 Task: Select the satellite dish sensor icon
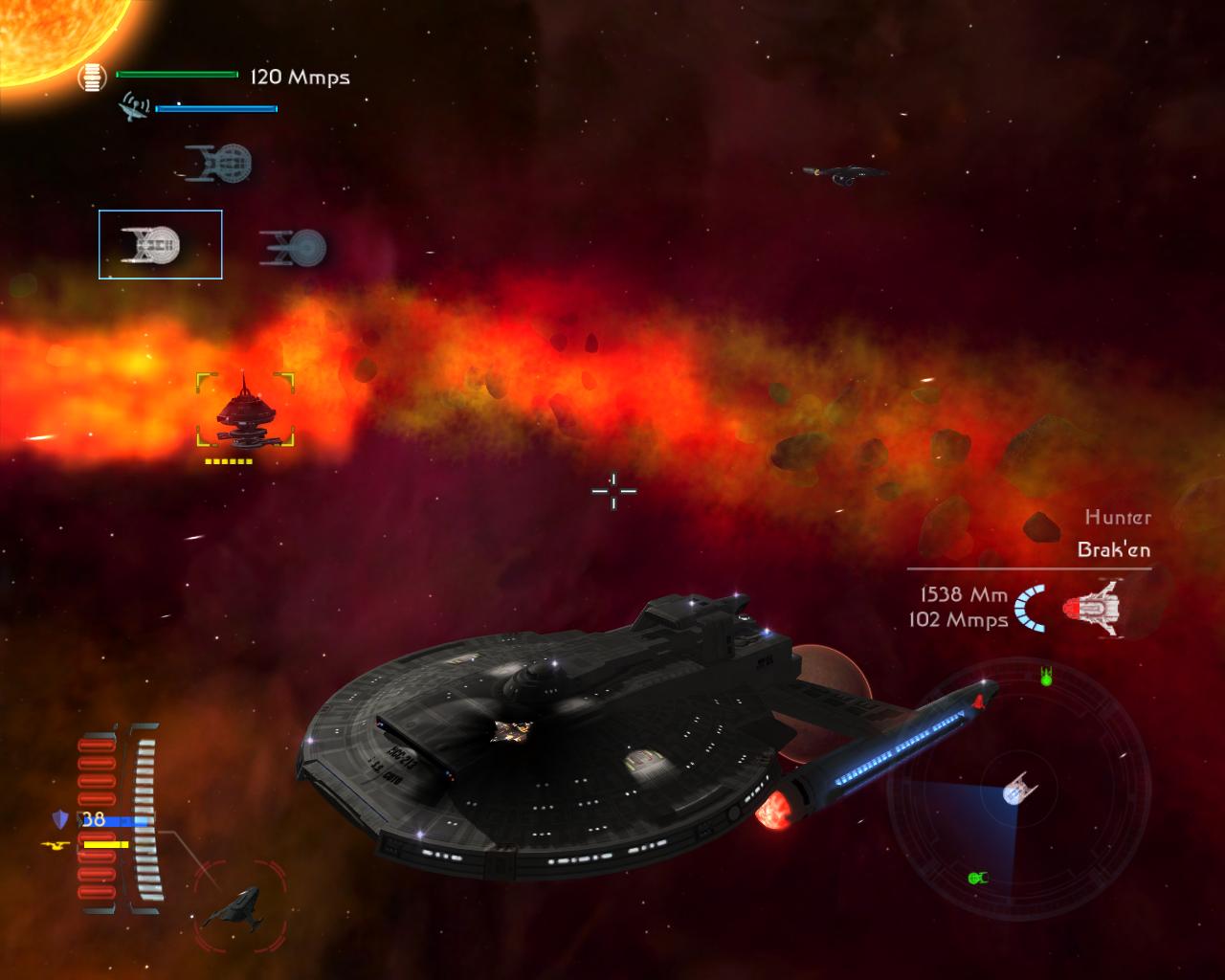click(x=133, y=106)
